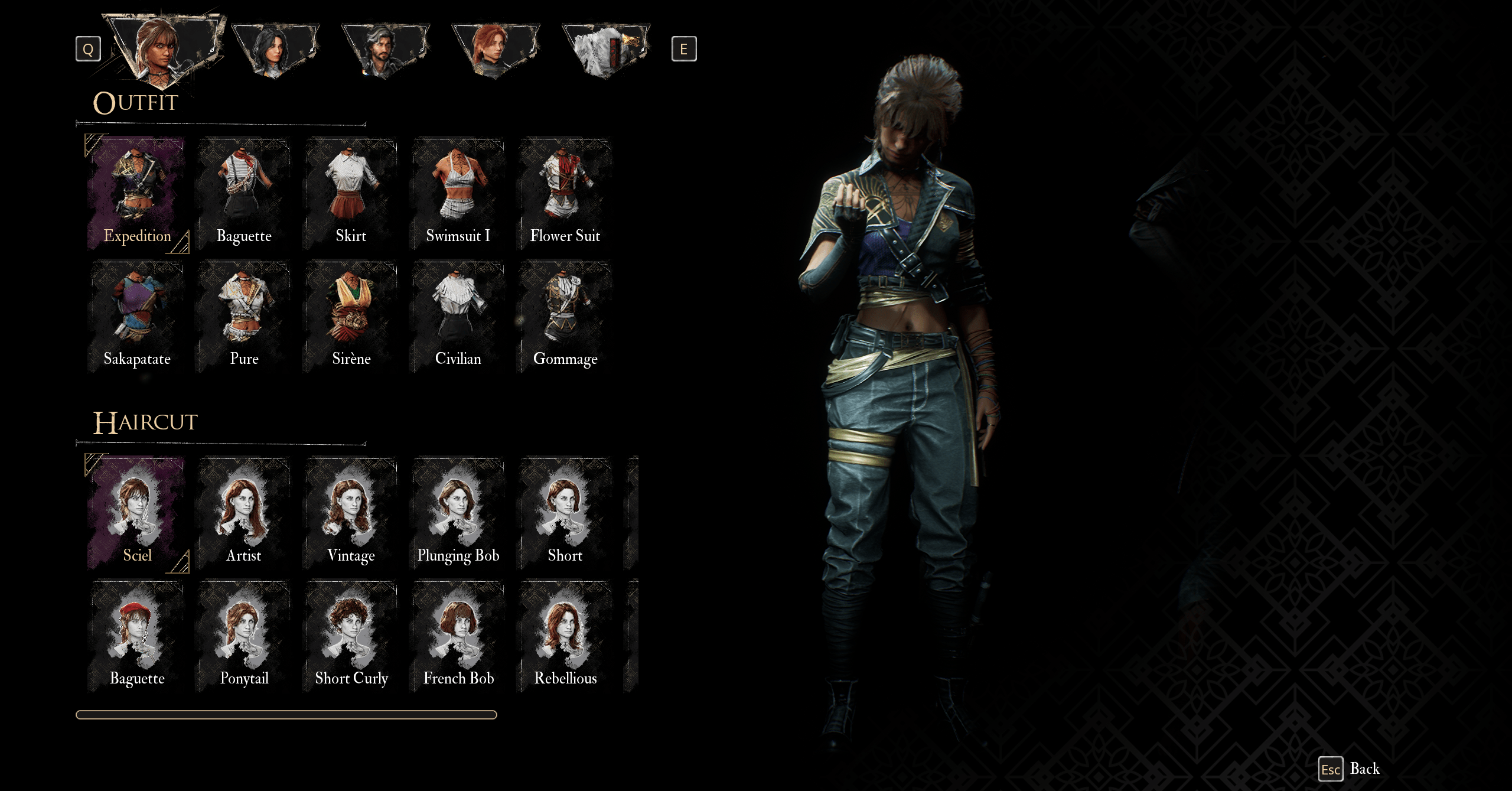
Task: Select the Vintage haircut
Action: click(351, 513)
